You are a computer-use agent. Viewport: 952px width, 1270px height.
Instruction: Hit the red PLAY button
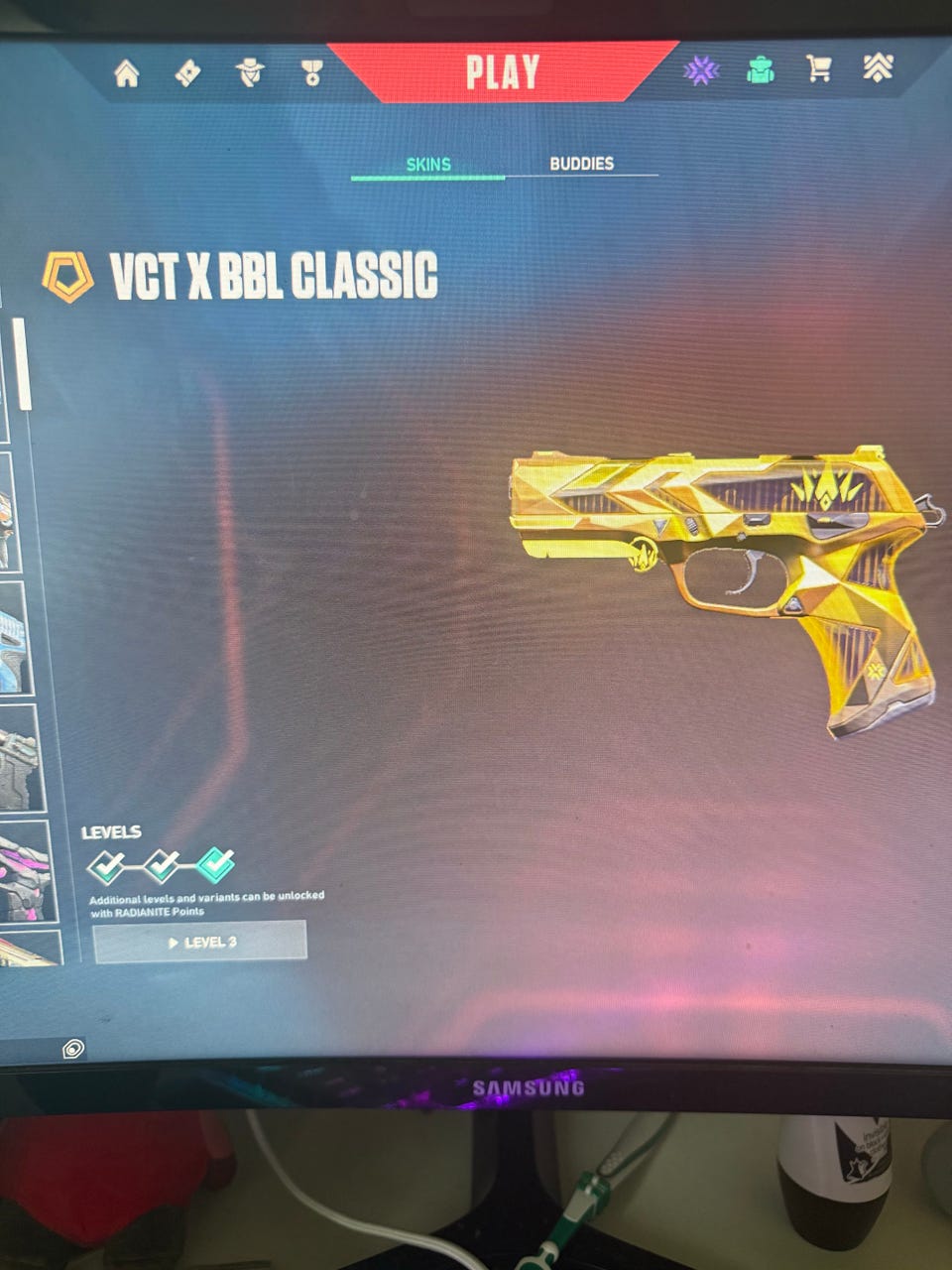point(503,72)
